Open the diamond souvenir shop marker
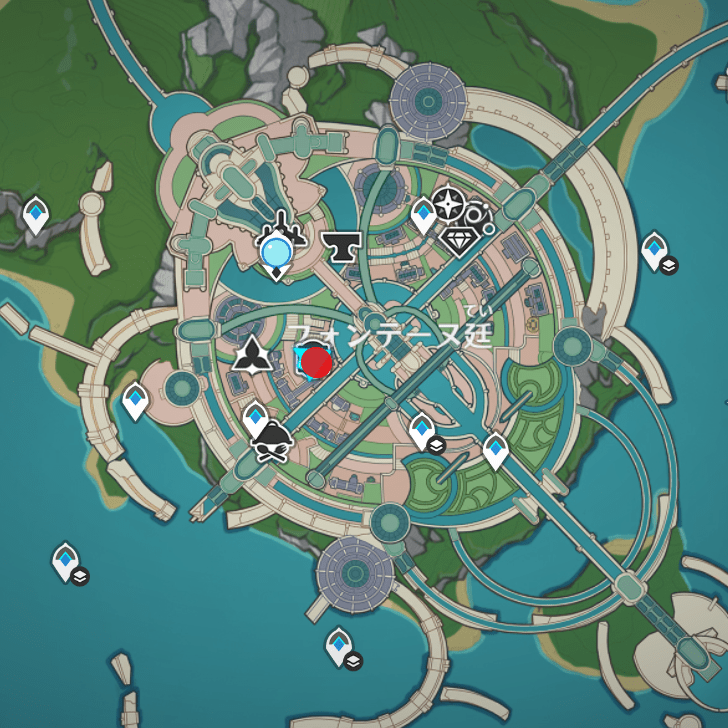 point(460,239)
